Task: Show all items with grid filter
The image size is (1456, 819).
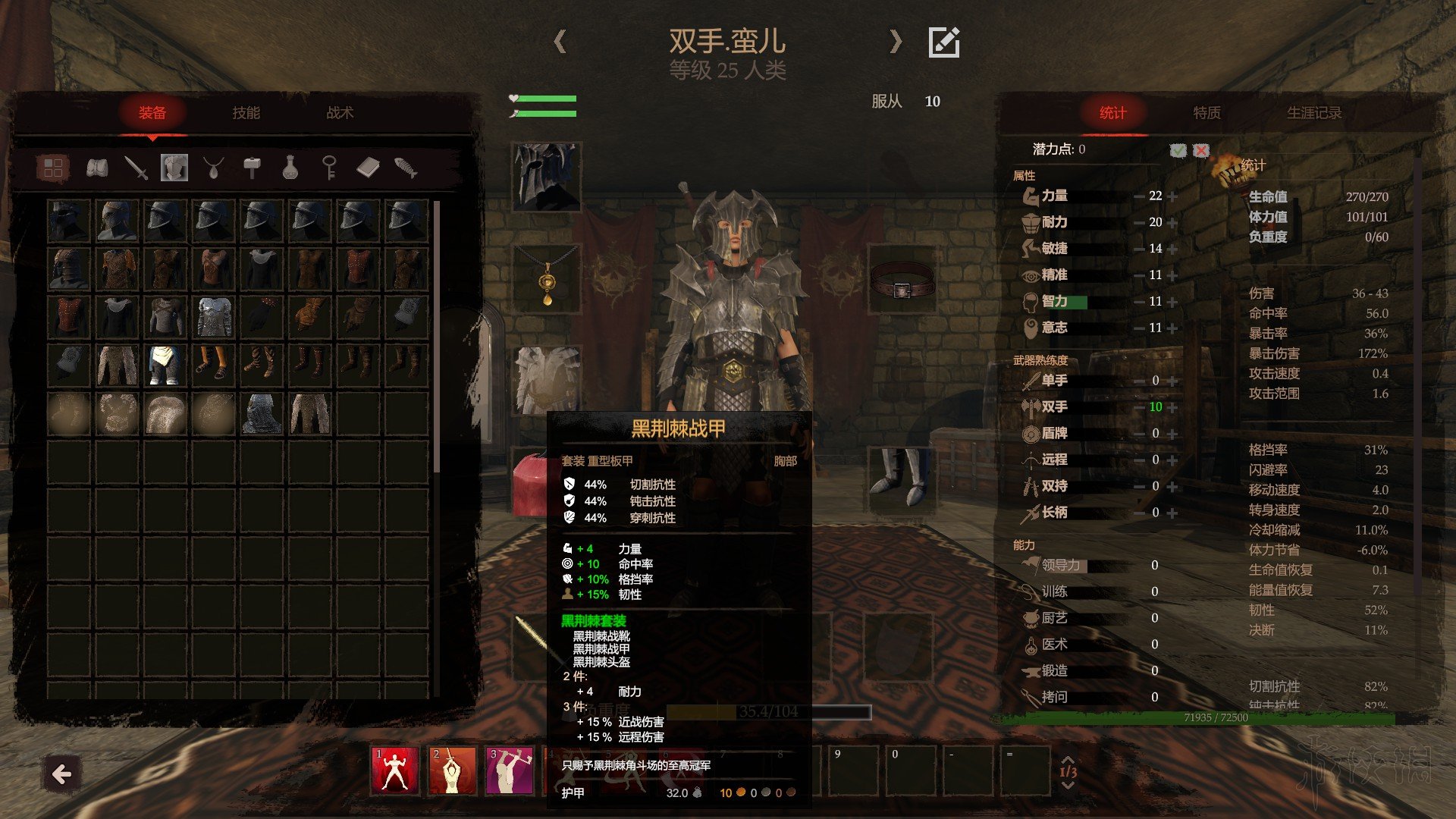Action: pyautogui.click(x=53, y=168)
